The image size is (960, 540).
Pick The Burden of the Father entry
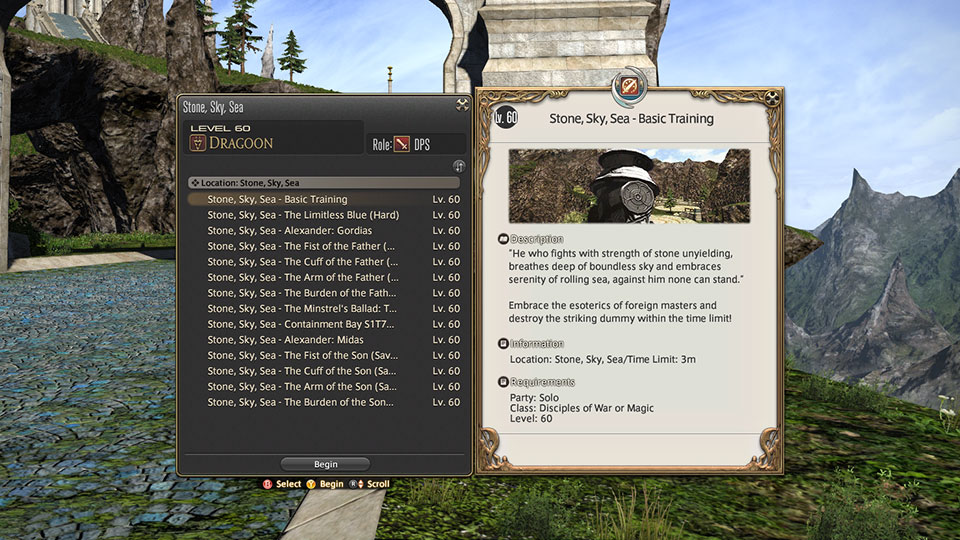301,293
